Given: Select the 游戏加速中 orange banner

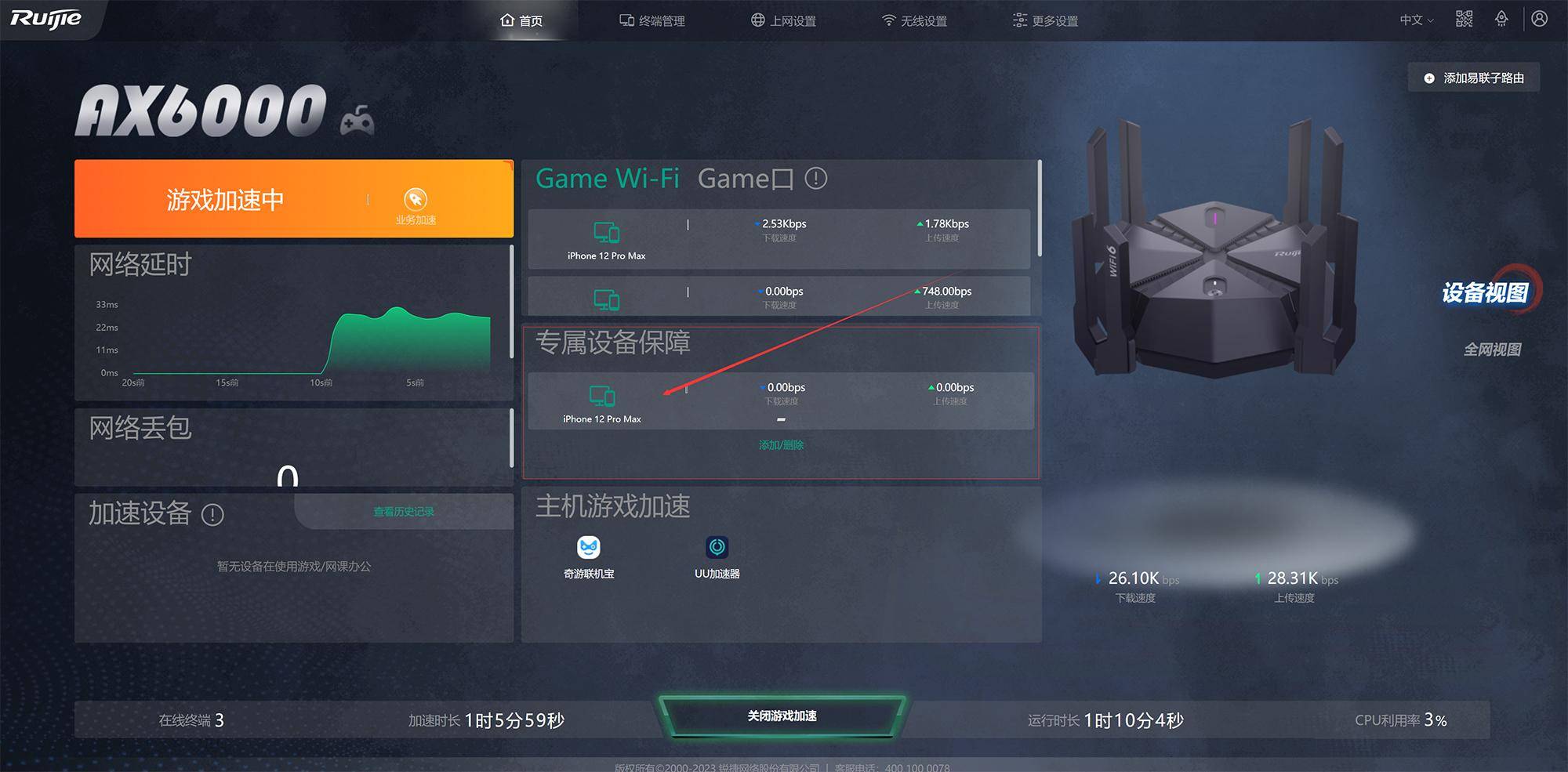Looking at the screenshot, I should point(225,199).
